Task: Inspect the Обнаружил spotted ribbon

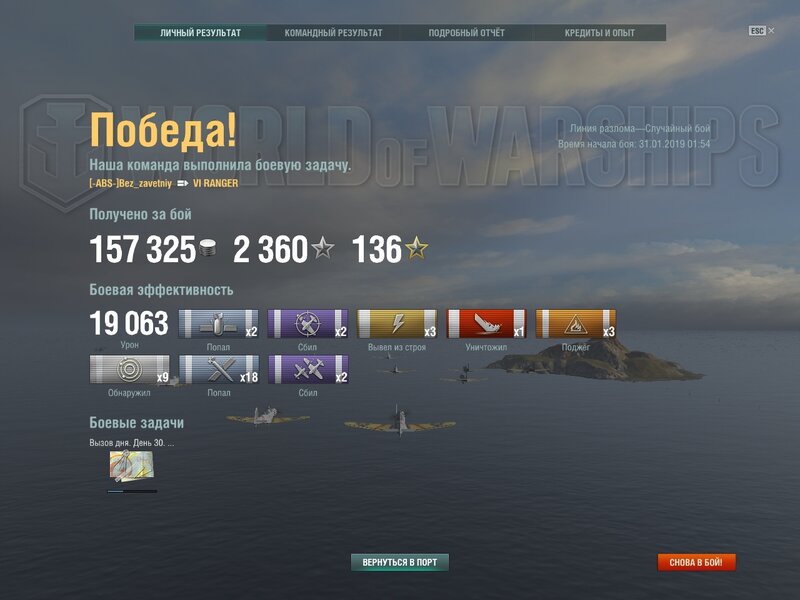Action: click(x=129, y=370)
